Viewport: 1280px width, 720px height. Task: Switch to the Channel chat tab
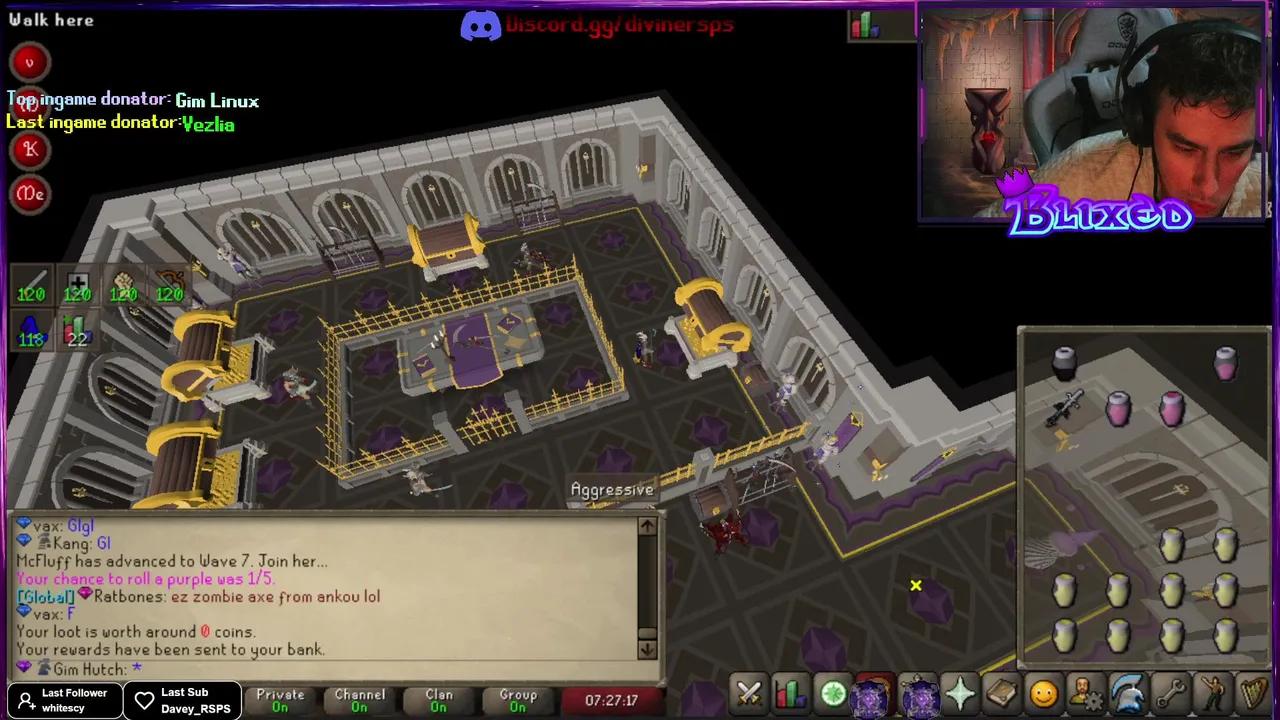pos(359,700)
